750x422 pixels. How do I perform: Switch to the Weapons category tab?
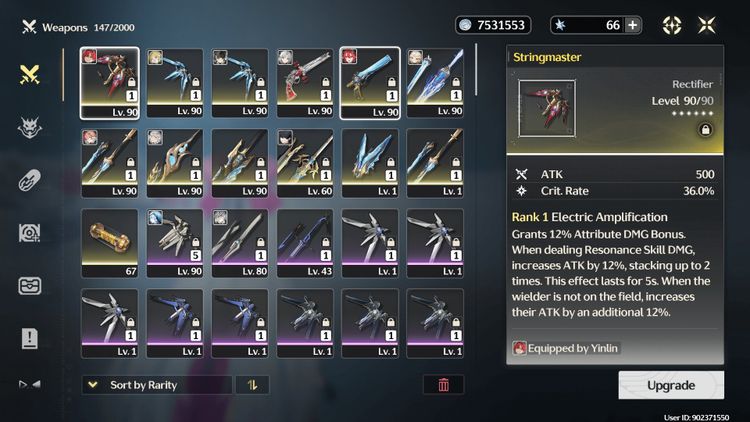(x=30, y=74)
